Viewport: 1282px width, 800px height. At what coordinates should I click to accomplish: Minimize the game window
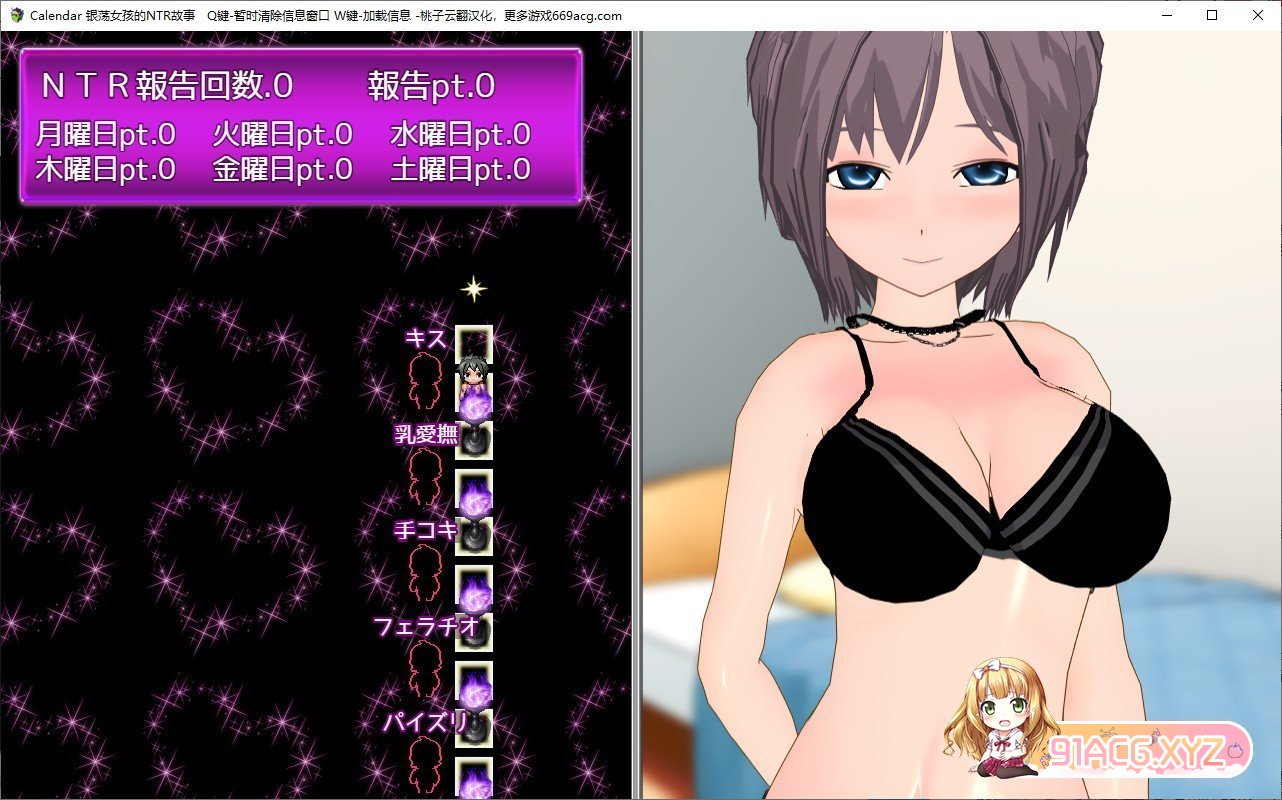coord(1166,15)
